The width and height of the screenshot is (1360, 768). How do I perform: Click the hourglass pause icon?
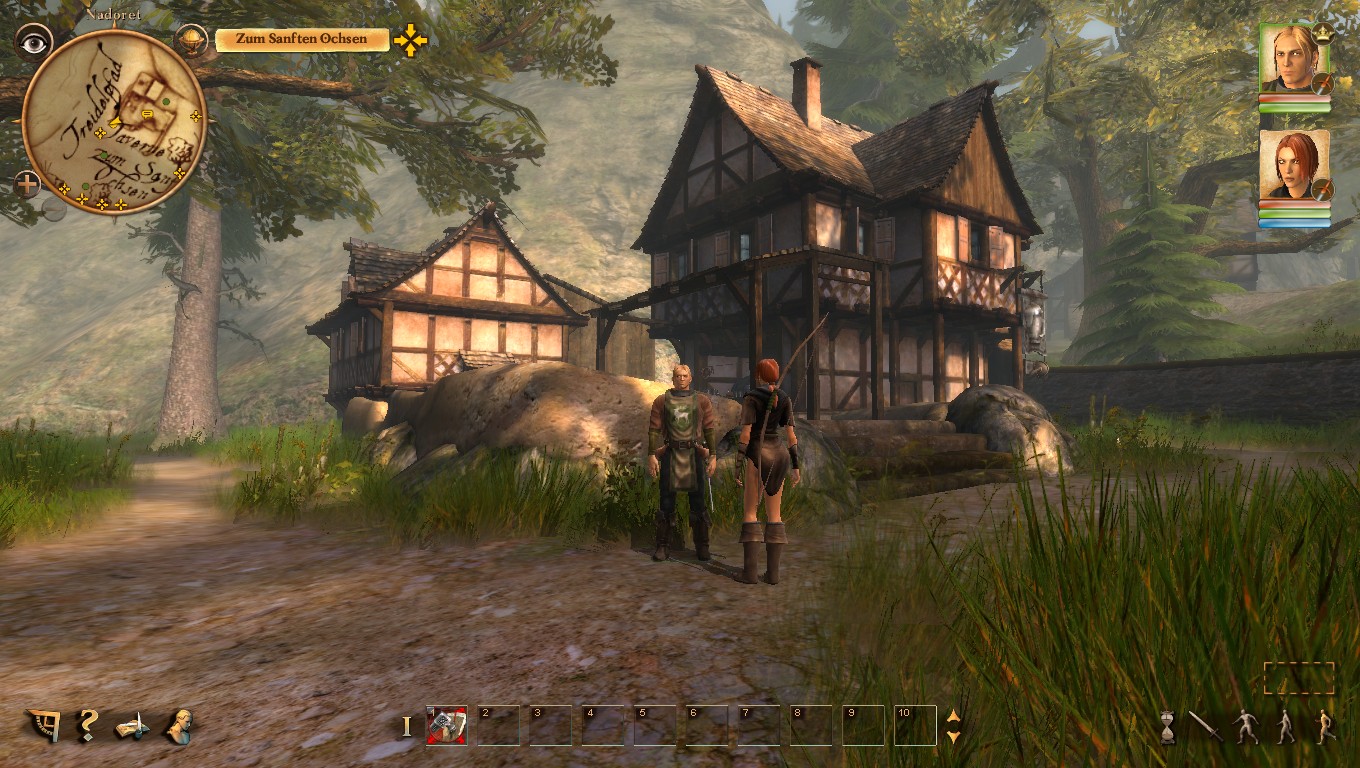pos(1167,727)
